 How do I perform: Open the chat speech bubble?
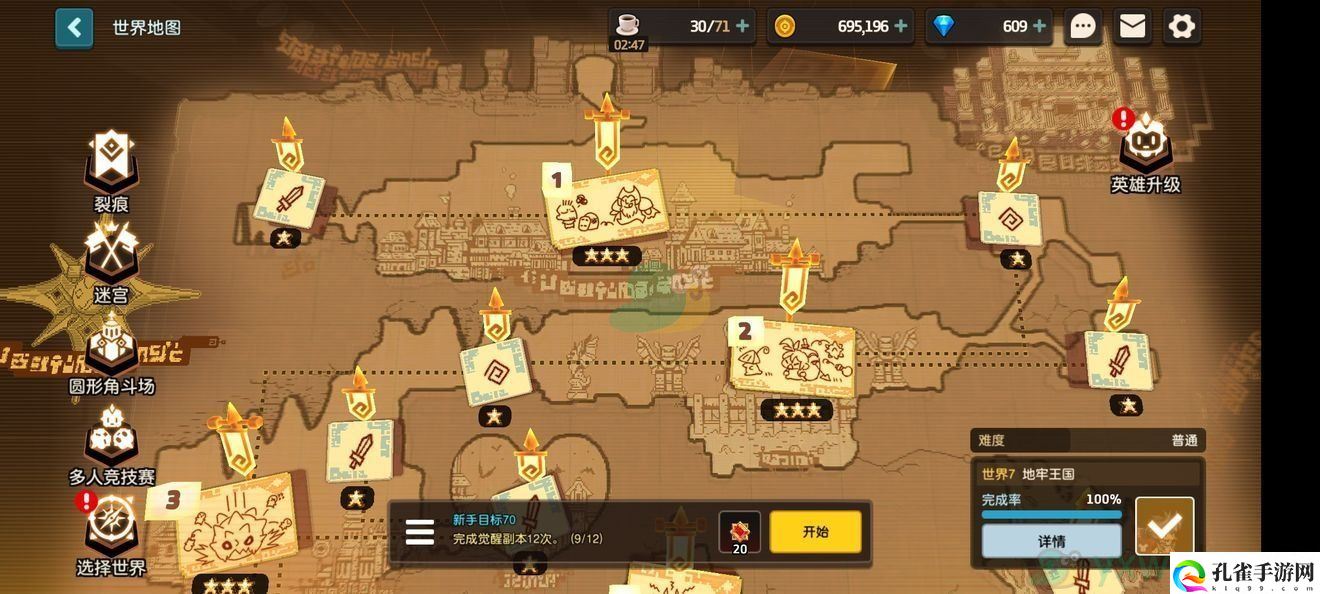point(1083,27)
